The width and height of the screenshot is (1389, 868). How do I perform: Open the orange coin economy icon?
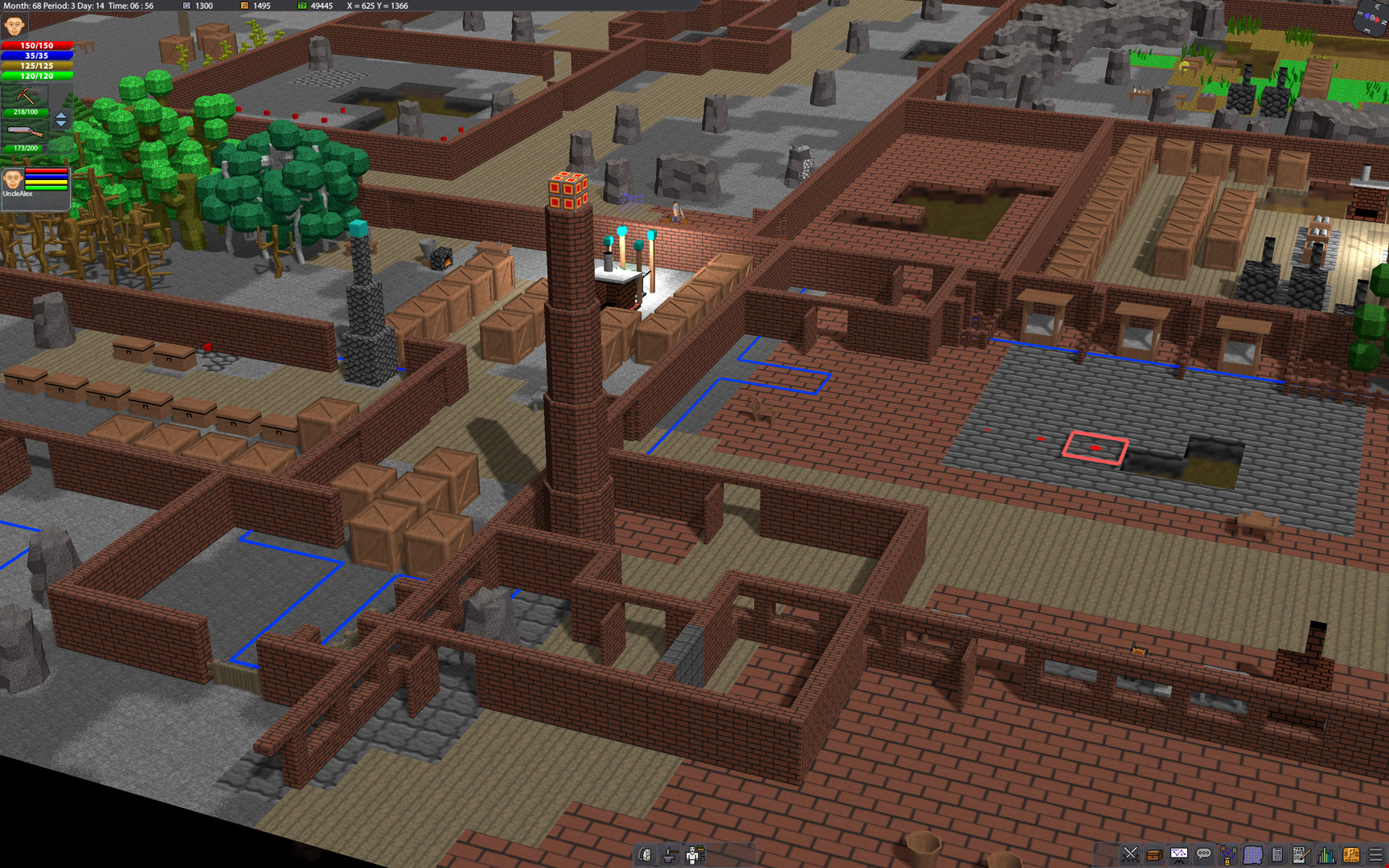[x=1351, y=854]
